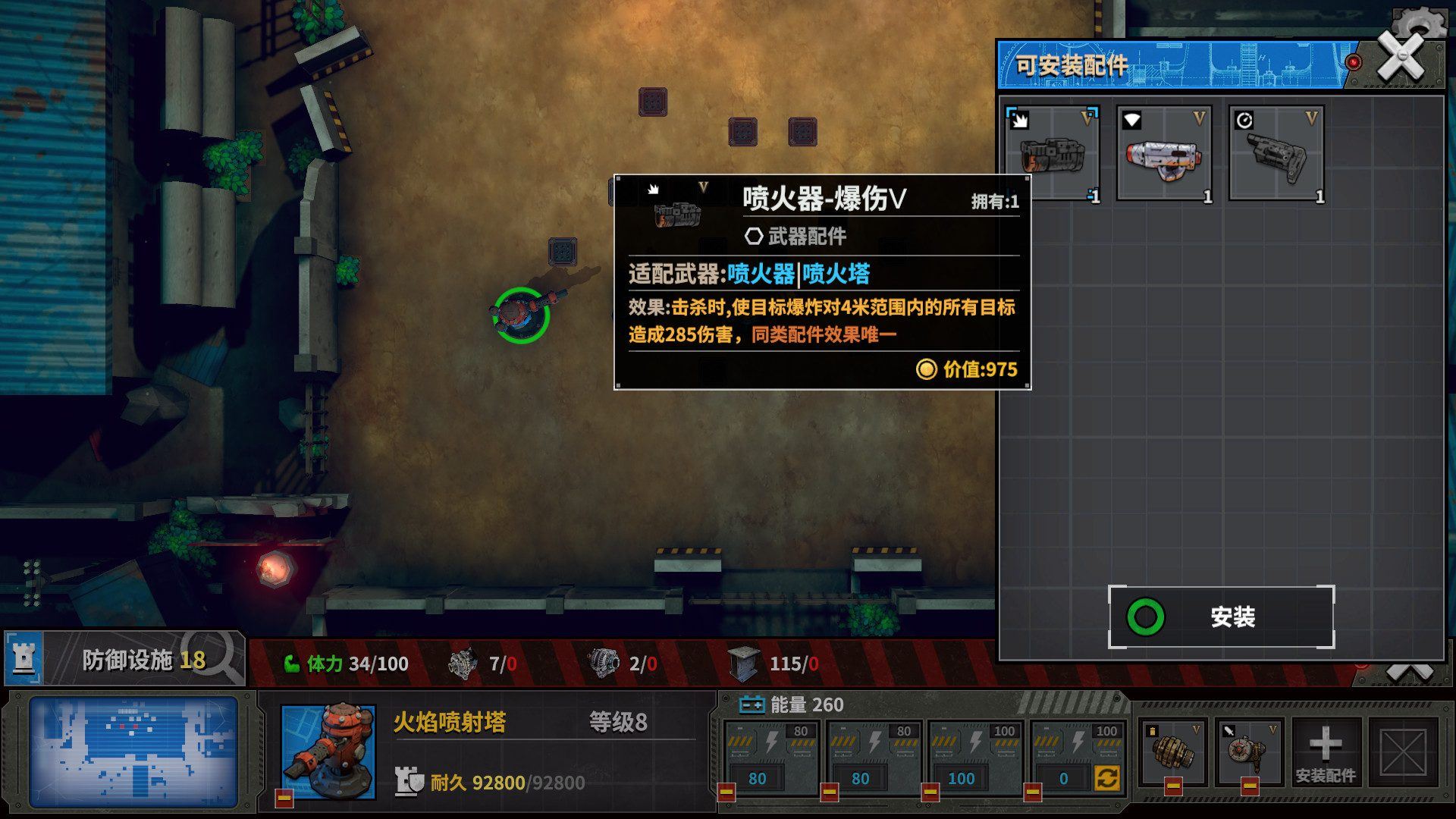Viewport: 1456px width, 819px height.
Task: Select the white pistol accessory in the second slot
Action: pyautogui.click(x=1166, y=154)
